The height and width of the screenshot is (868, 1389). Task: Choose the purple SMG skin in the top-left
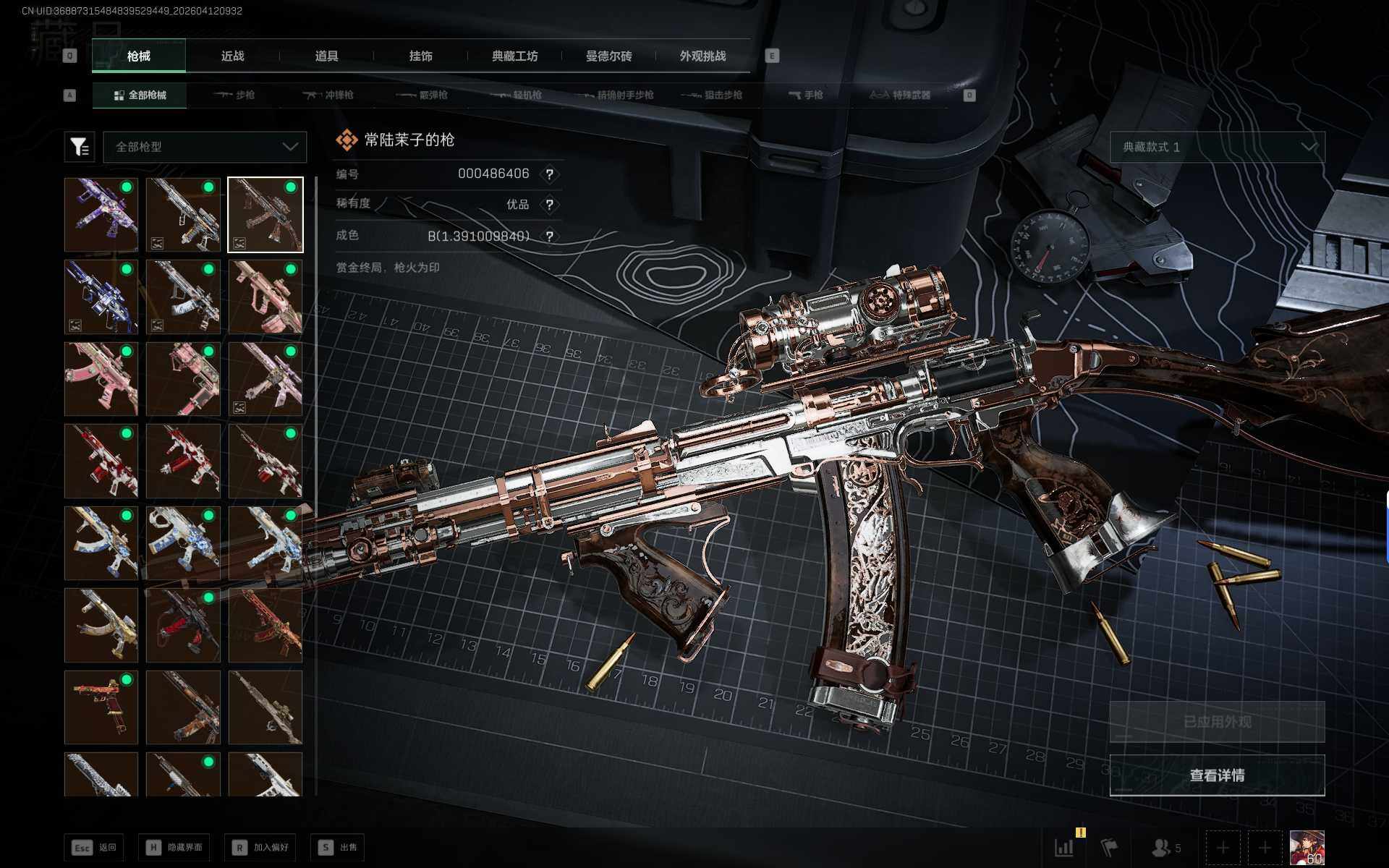coord(101,215)
